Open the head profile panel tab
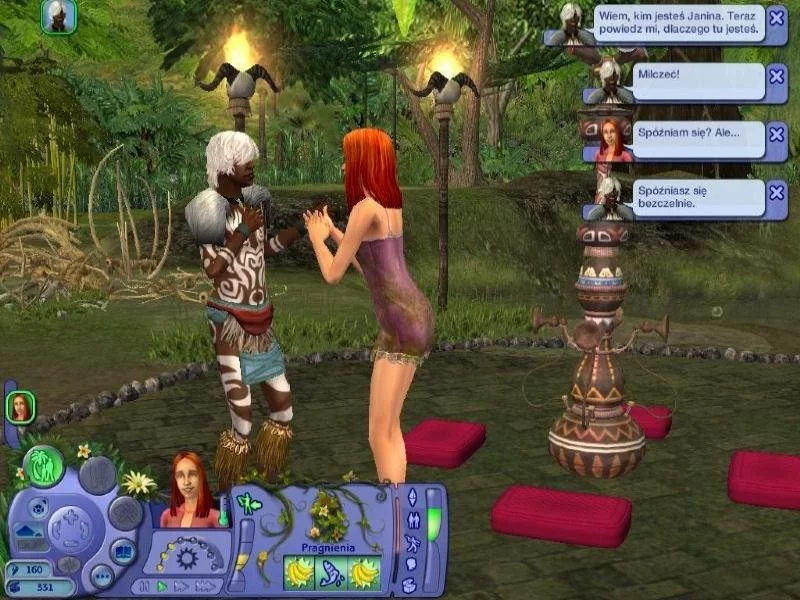The width and height of the screenshot is (800, 600). [x=412, y=565]
